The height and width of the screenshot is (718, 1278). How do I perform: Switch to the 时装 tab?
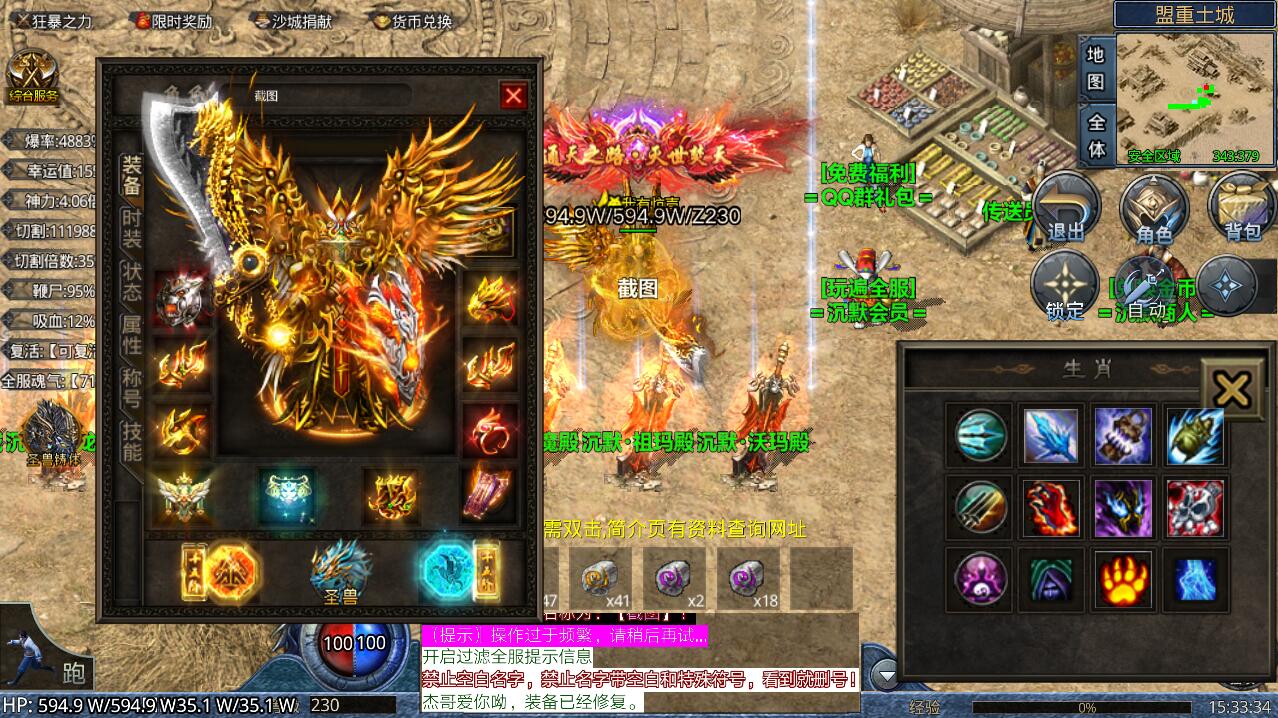tap(132, 229)
